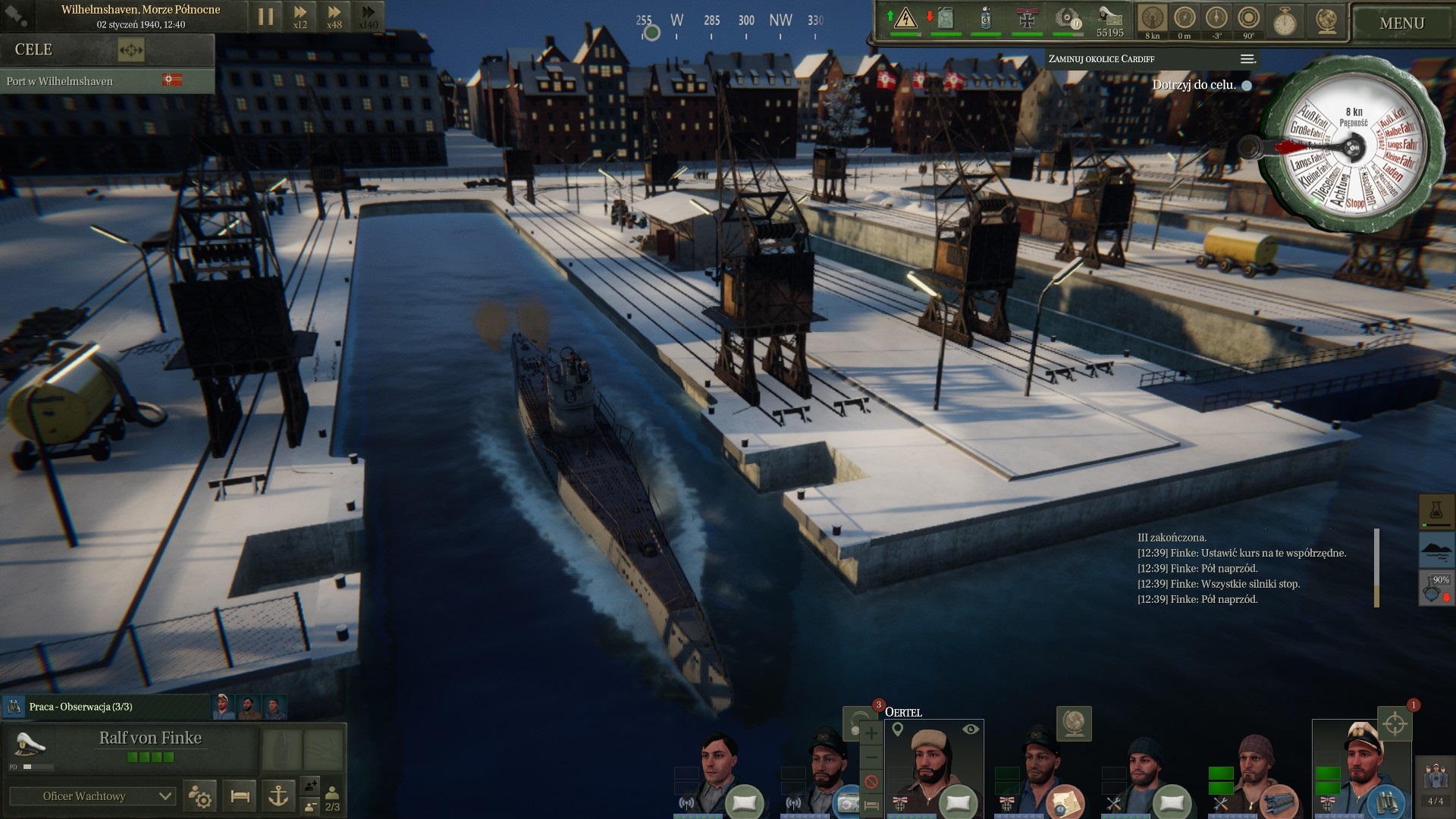1456x819 pixels.
Task: Select the Praca - Obserwacja task row
Action: coord(106,707)
